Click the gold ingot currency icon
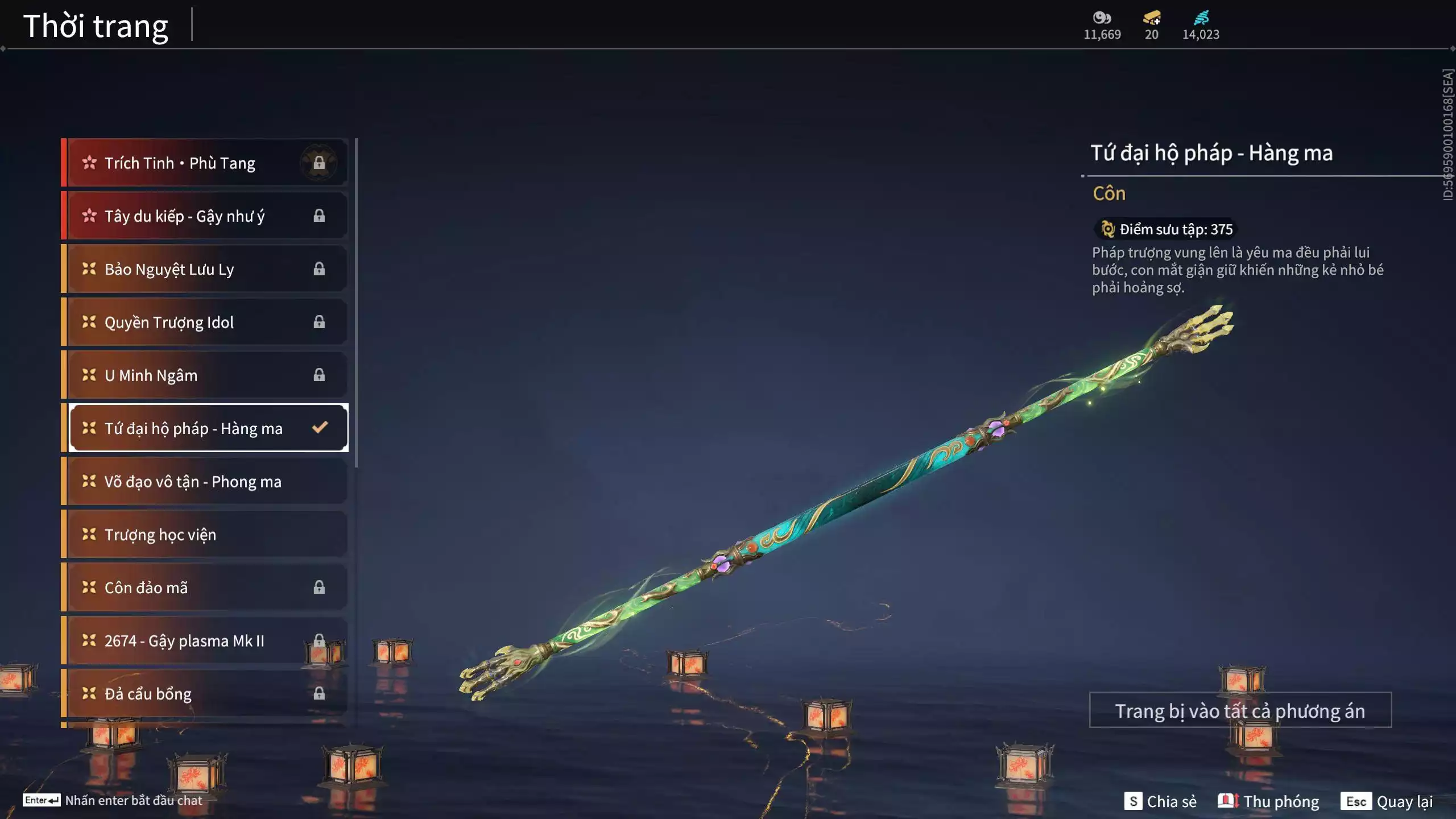The width and height of the screenshot is (1456, 819). [x=1152, y=18]
